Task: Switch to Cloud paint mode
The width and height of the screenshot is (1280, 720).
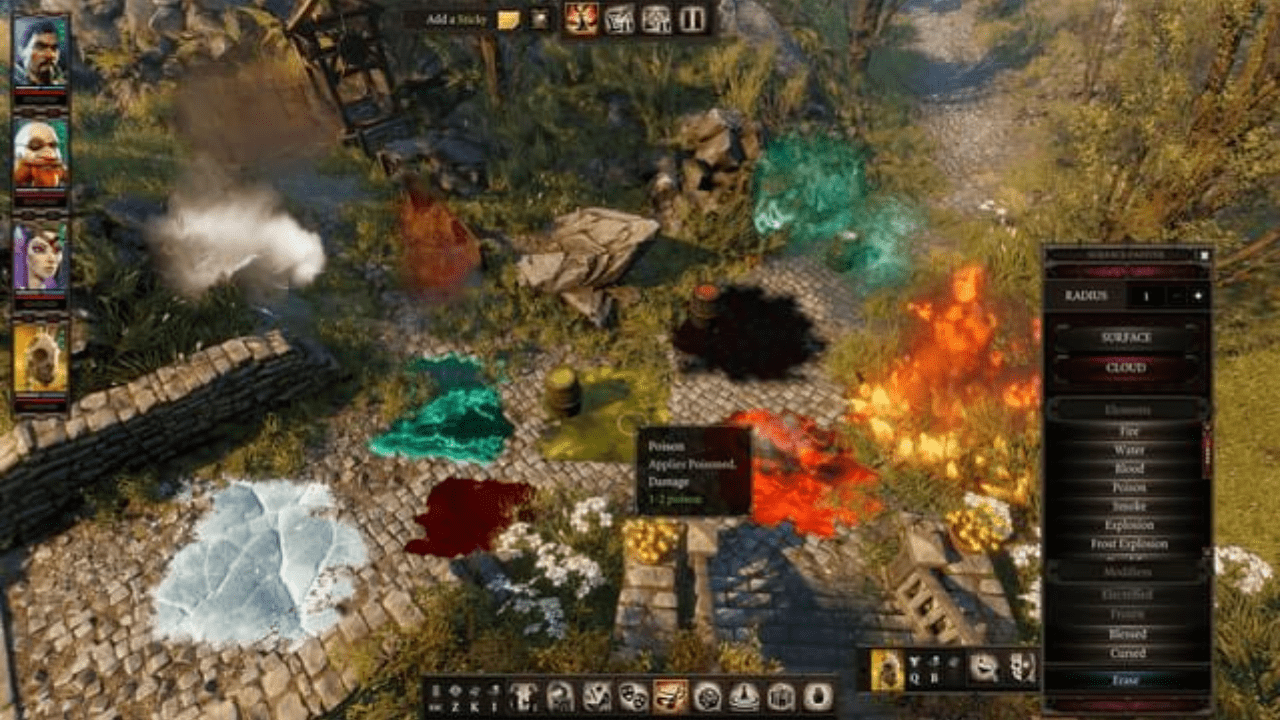Action: (1126, 368)
